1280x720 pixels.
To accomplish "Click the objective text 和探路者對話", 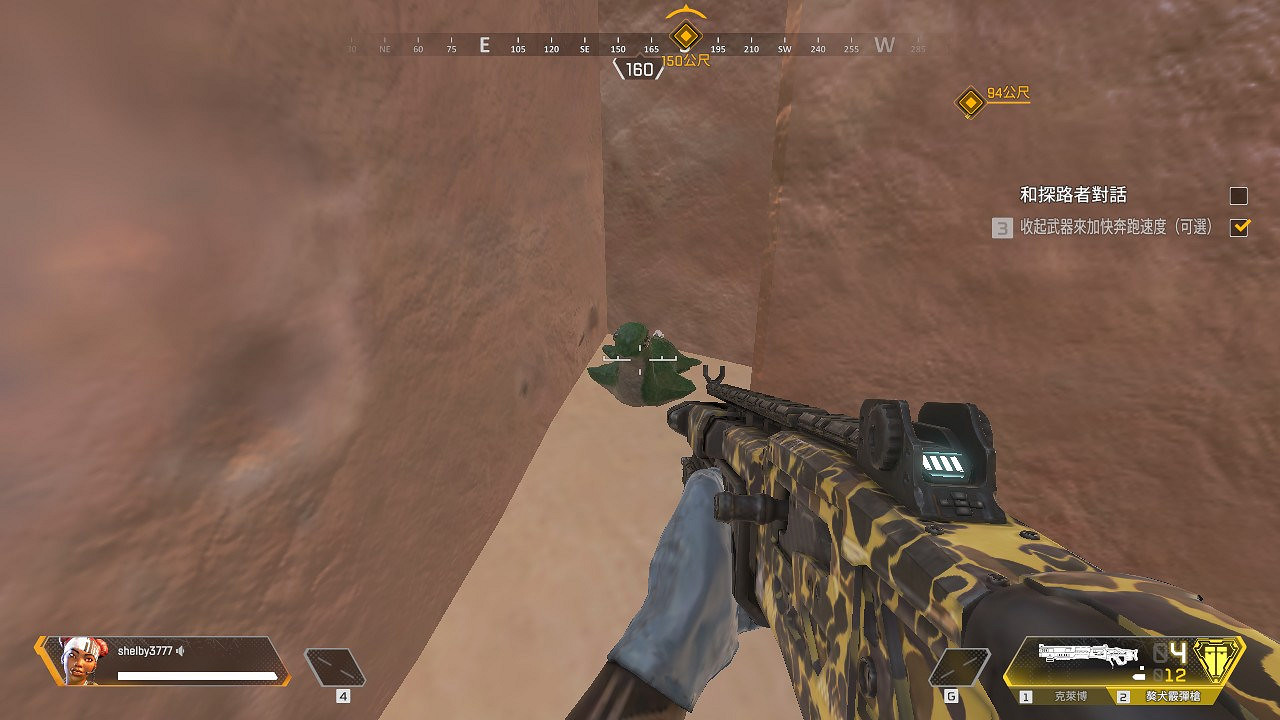I will pos(1075,195).
